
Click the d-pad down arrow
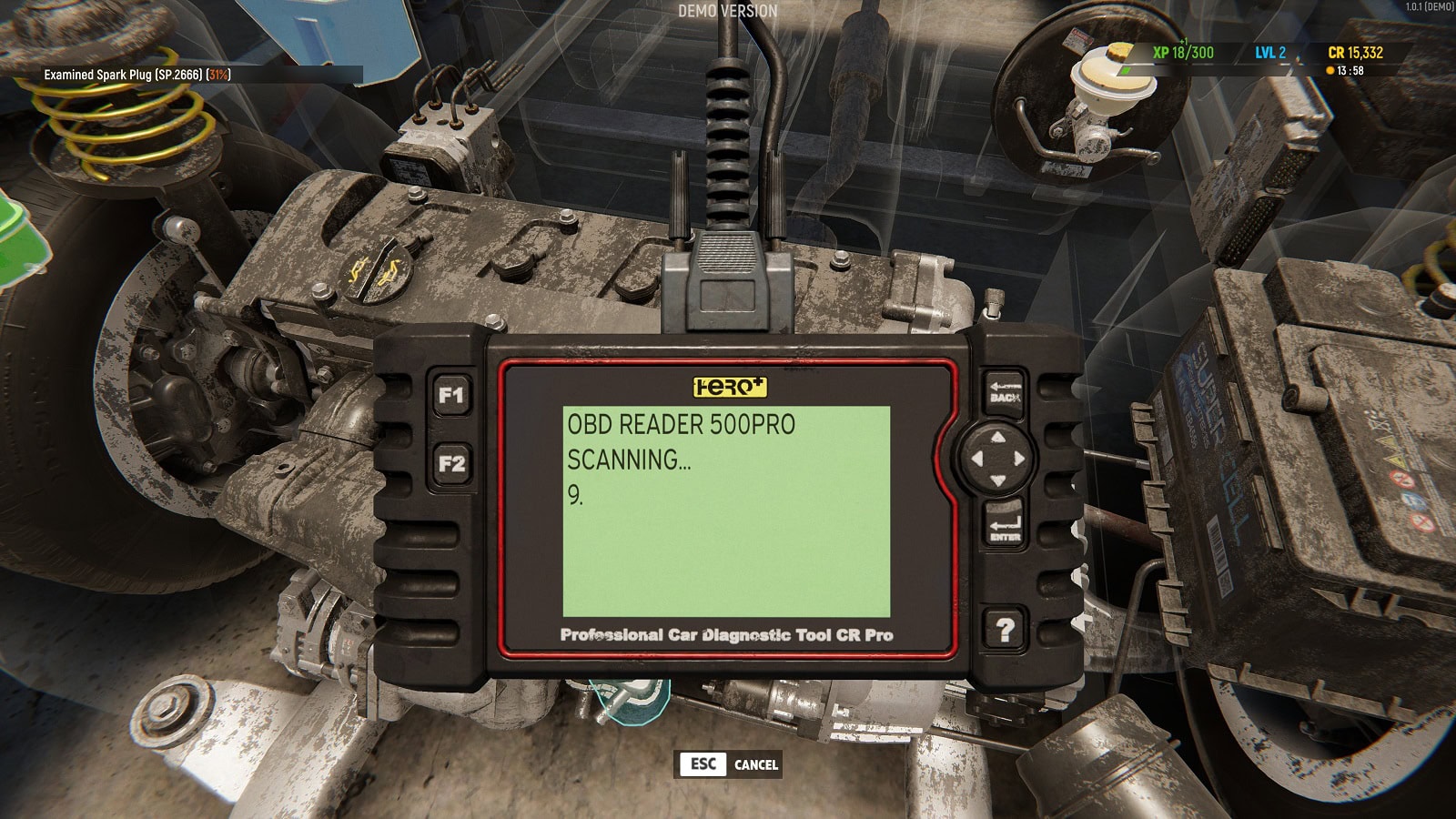998,479
